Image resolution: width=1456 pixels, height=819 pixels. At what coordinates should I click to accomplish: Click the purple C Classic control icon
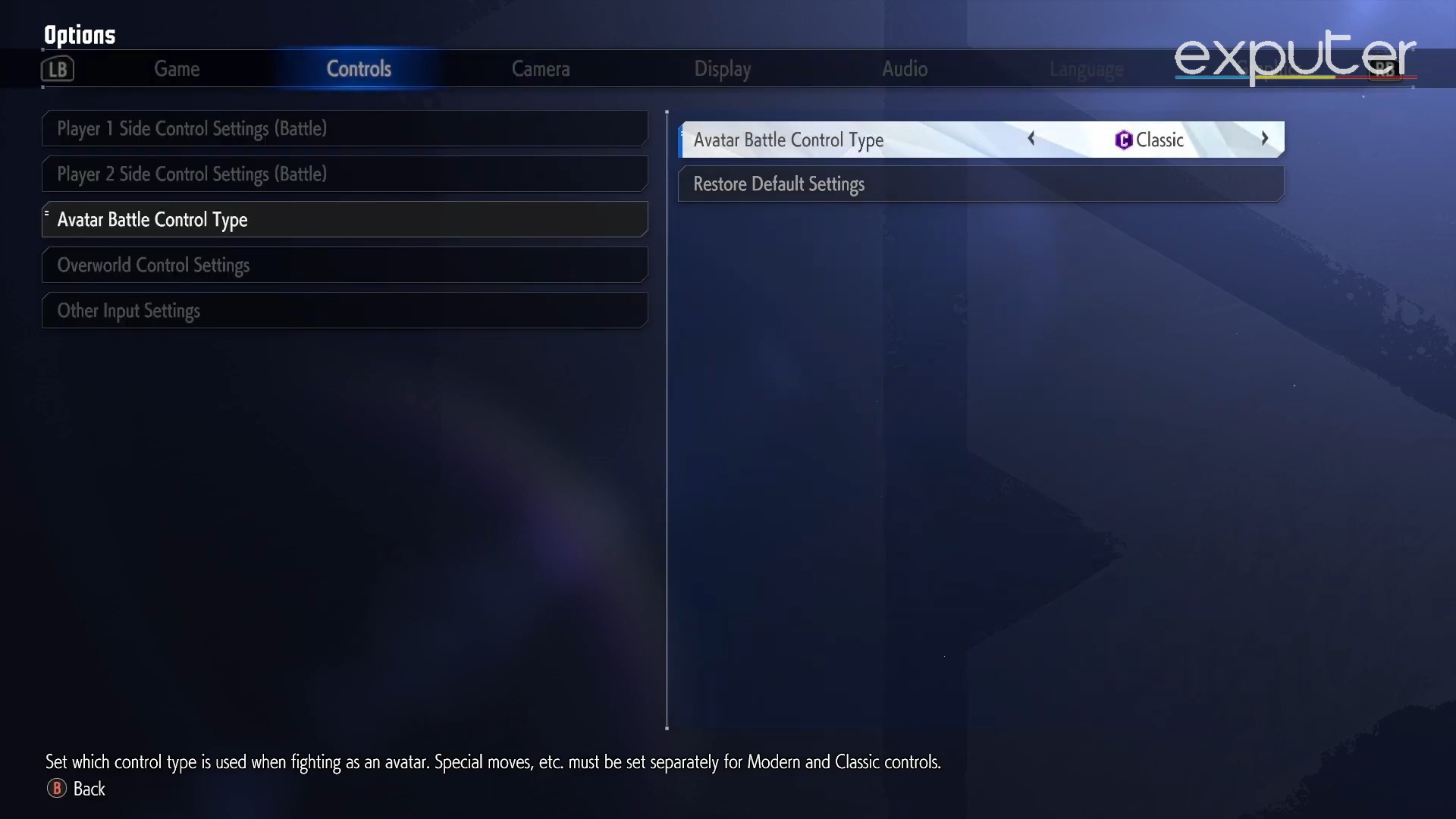tap(1123, 140)
